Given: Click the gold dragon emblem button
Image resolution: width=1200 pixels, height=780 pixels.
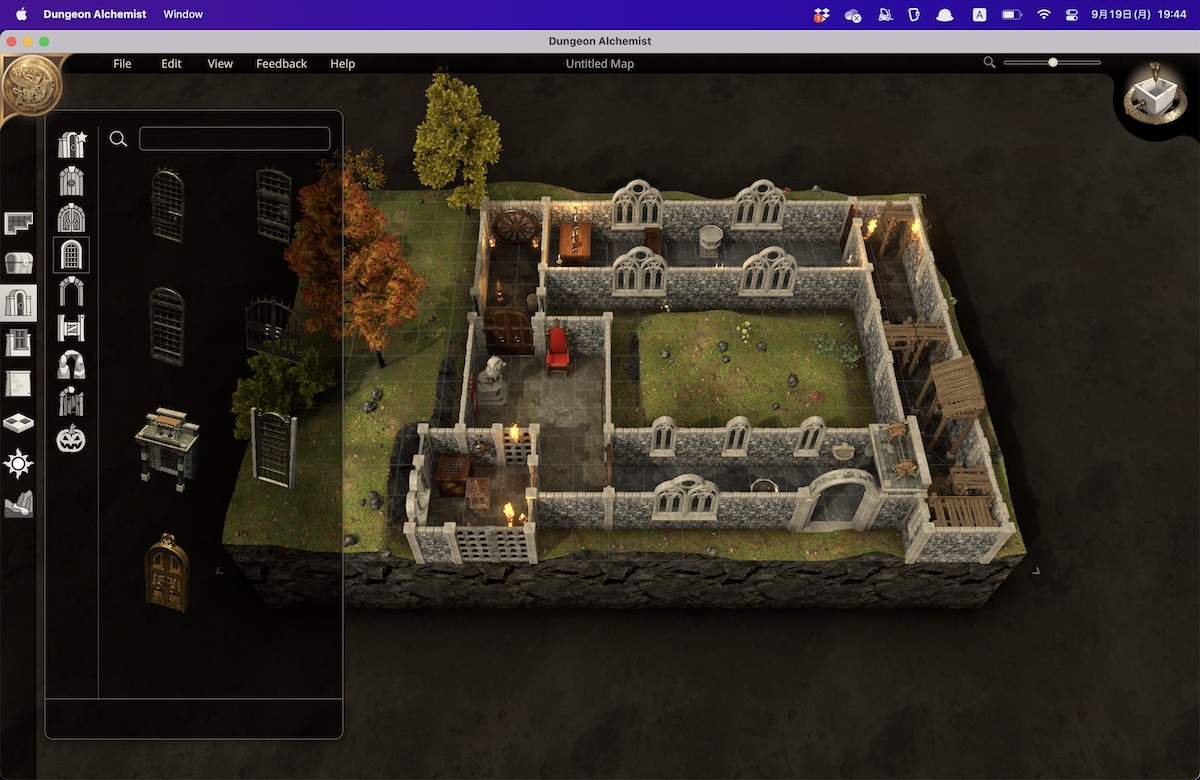Looking at the screenshot, I should coord(31,86).
